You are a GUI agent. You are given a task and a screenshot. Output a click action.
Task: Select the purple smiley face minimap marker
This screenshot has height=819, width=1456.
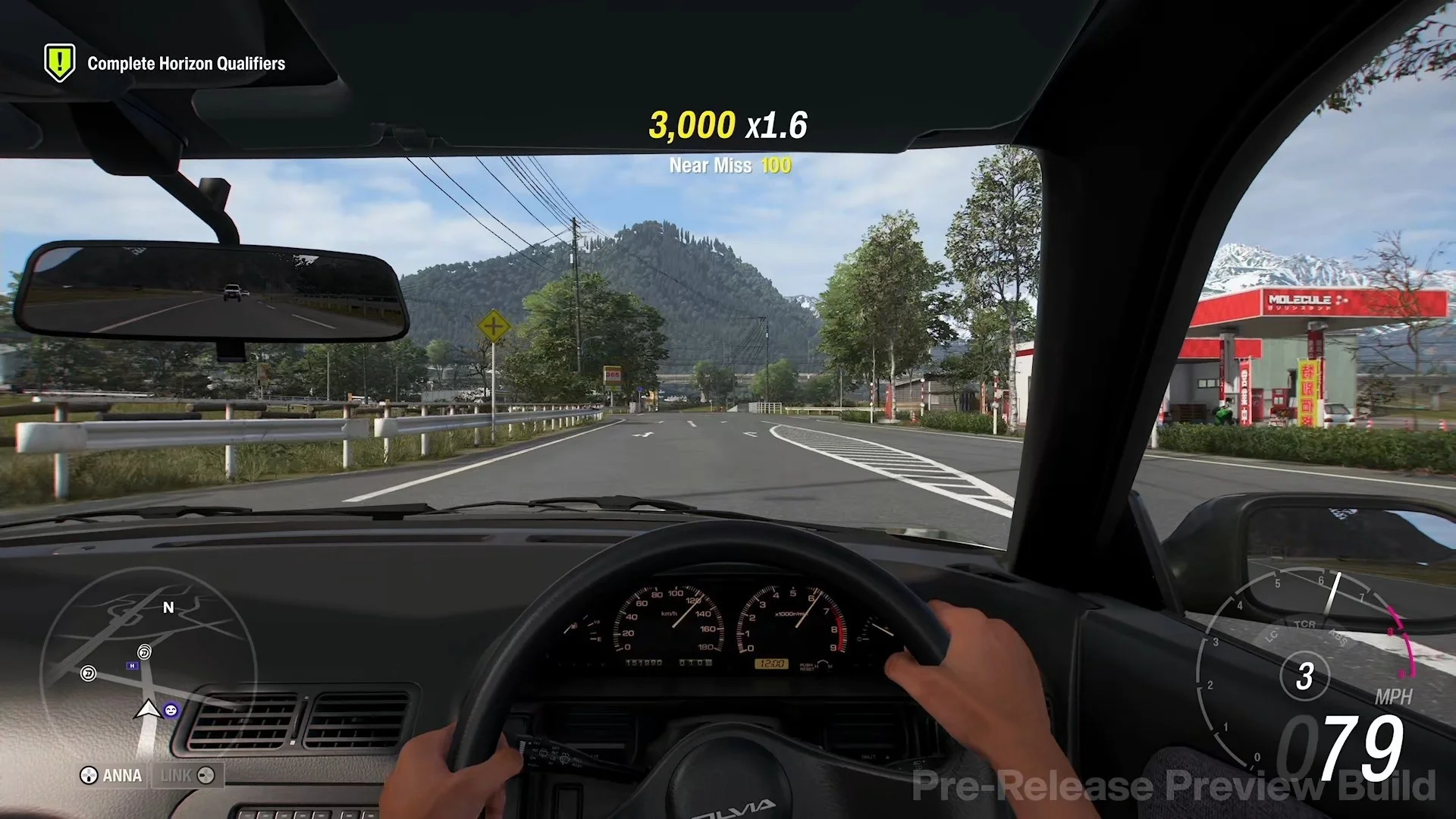(x=171, y=711)
